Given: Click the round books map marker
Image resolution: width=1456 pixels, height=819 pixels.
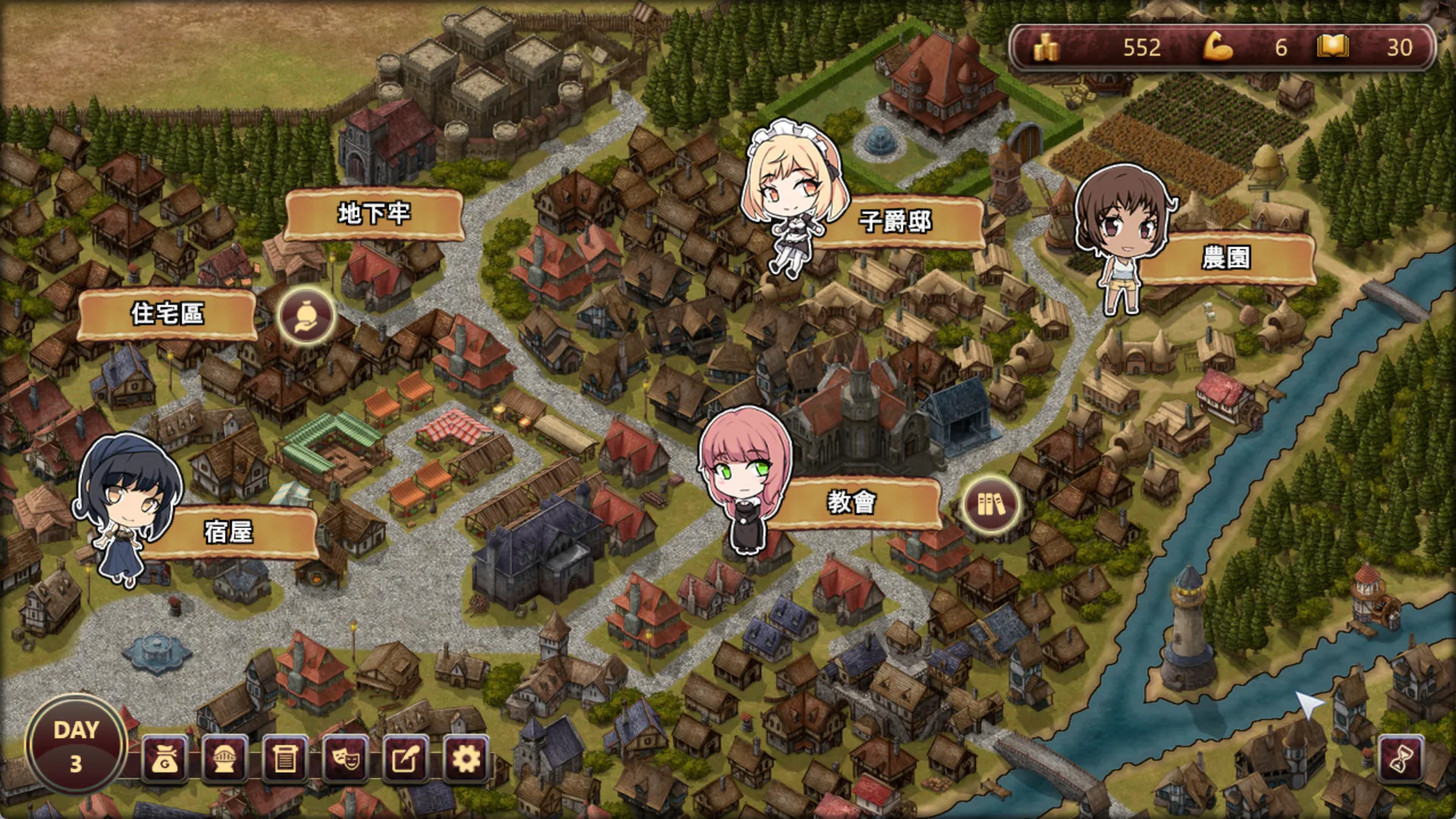Looking at the screenshot, I should click(x=990, y=505).
